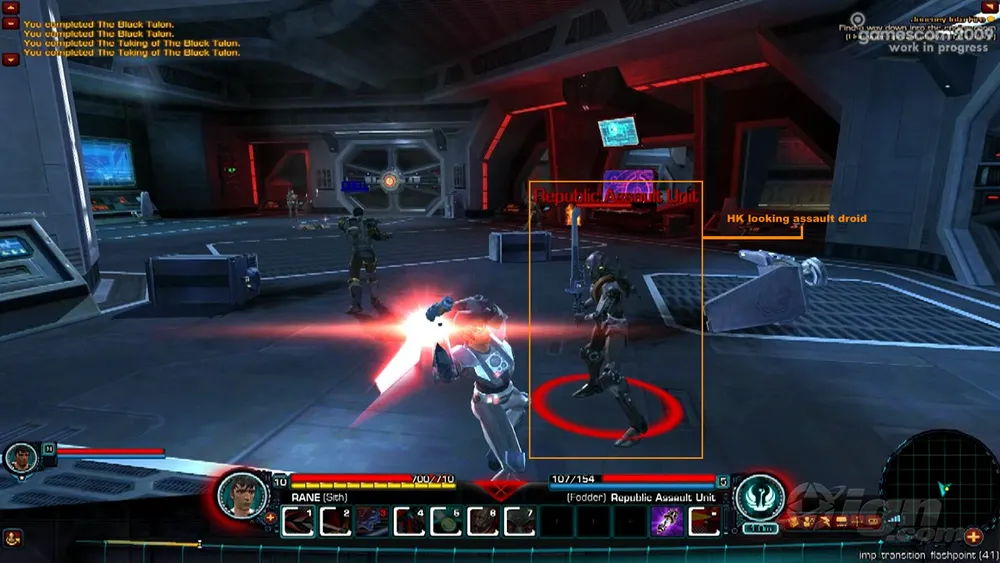Activate hotbar ability slot 1
Image resolution: width=1000 pixels, height=563 pixels.
[298, 521]
